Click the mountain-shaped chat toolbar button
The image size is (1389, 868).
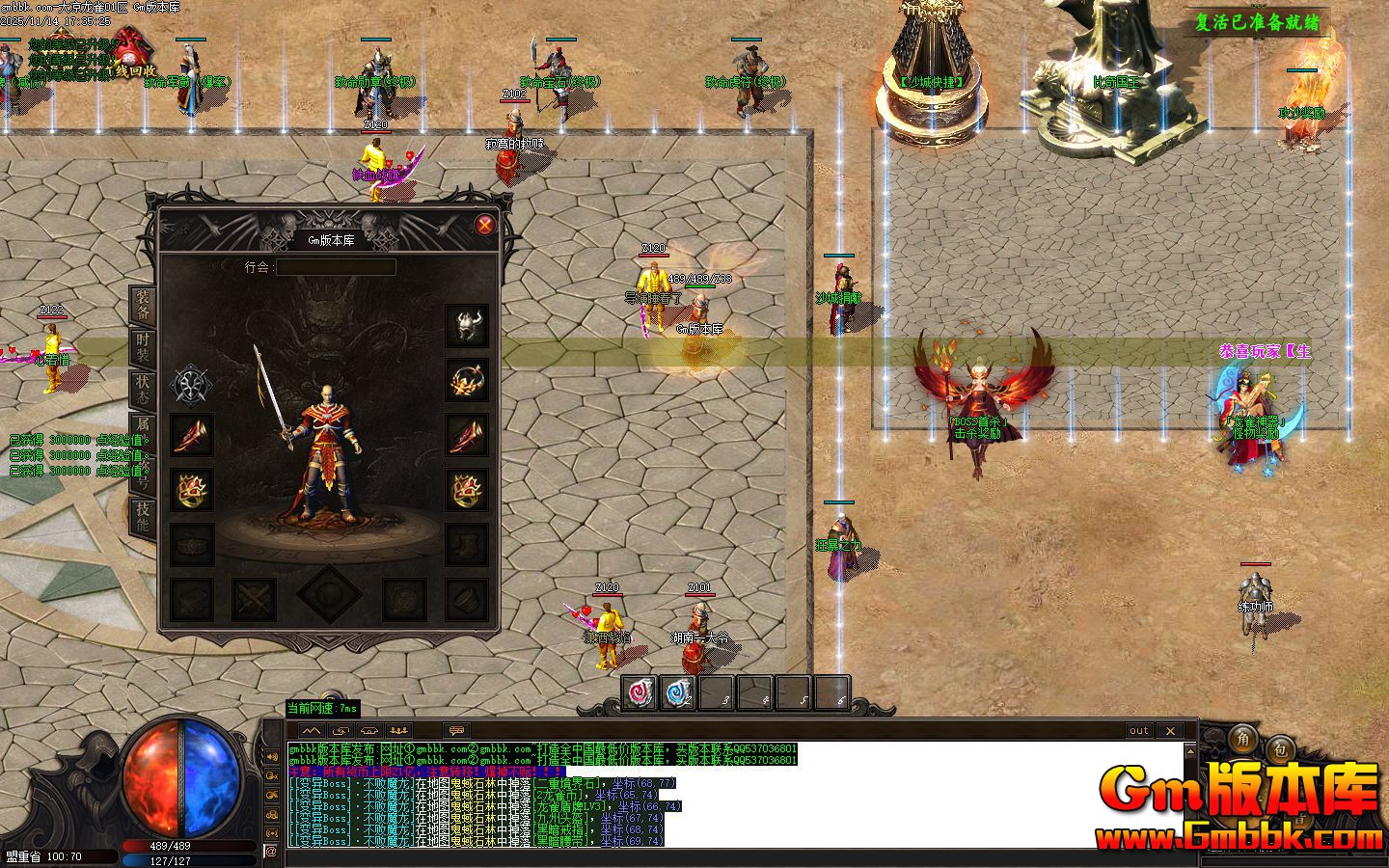tap(311, 730)
